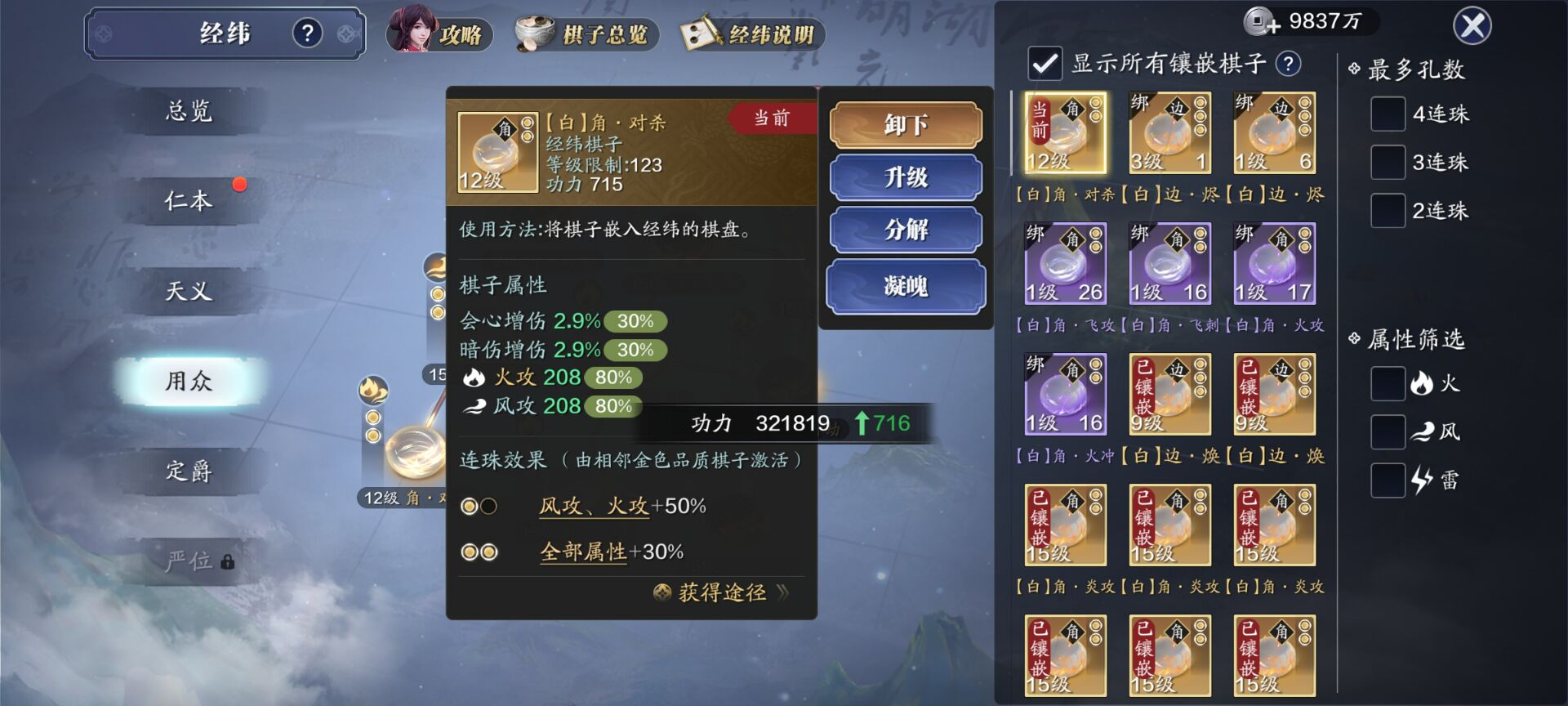Tick the 3连珠 filter box
Image resolution: width=1568 pixels, height=706 pixels.
pyautogui.click(x=1388, y=163)
